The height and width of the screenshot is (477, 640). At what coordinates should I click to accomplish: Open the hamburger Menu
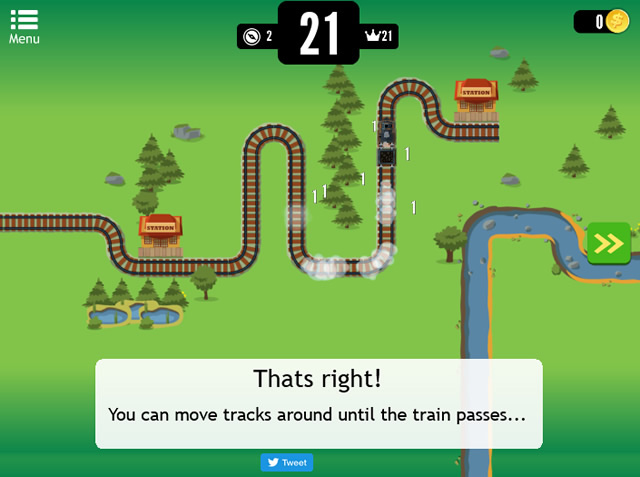(24, 26)
